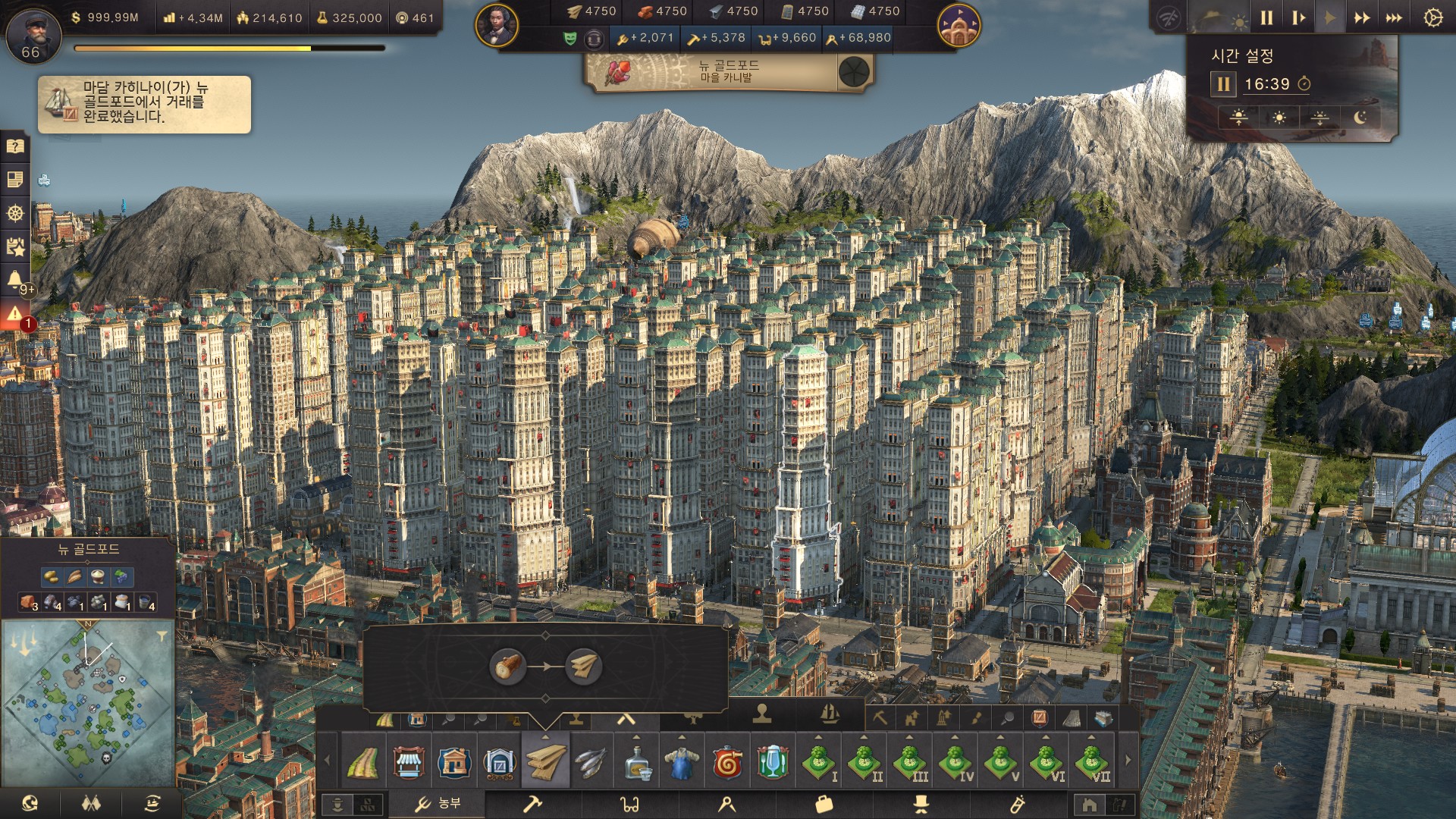Viewport: 1456px width, 819px height.
Task: Set game speed to triple fast-forward
Action: pyautogui.click(x=1394, y=18)
